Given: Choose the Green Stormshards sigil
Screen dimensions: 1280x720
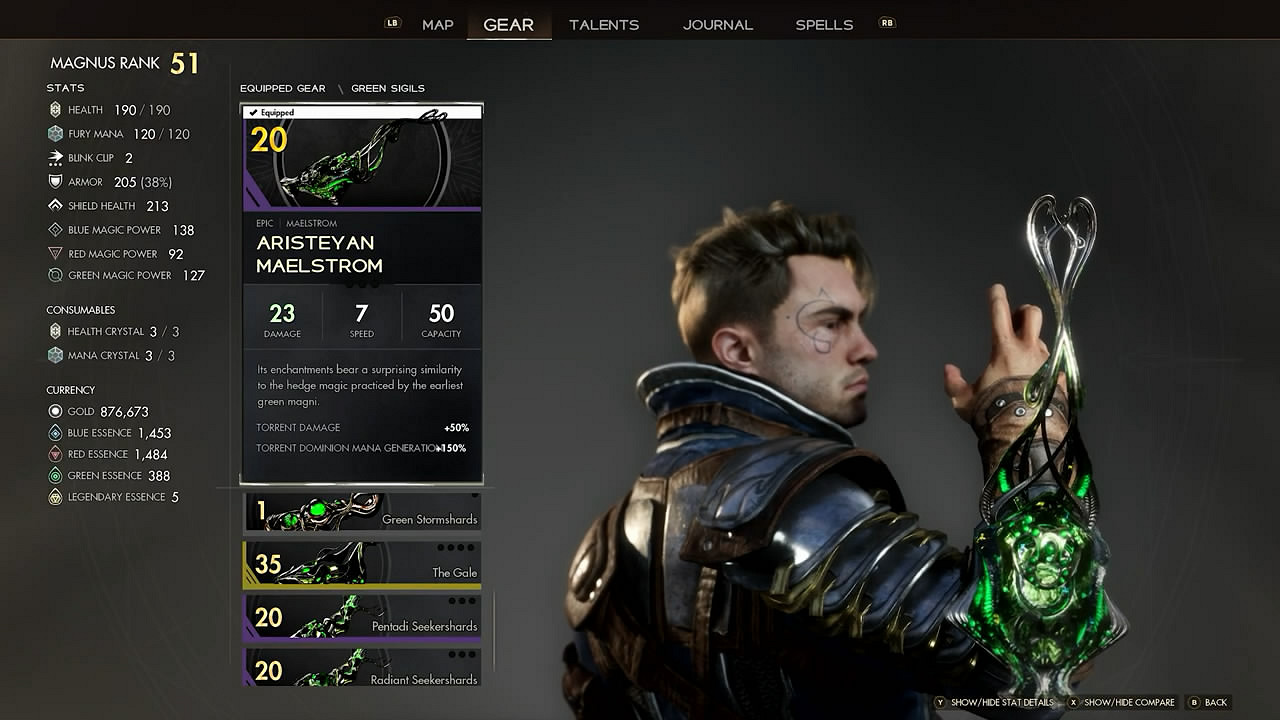Looking at the screenshot, I should click(x=361, y=512).
